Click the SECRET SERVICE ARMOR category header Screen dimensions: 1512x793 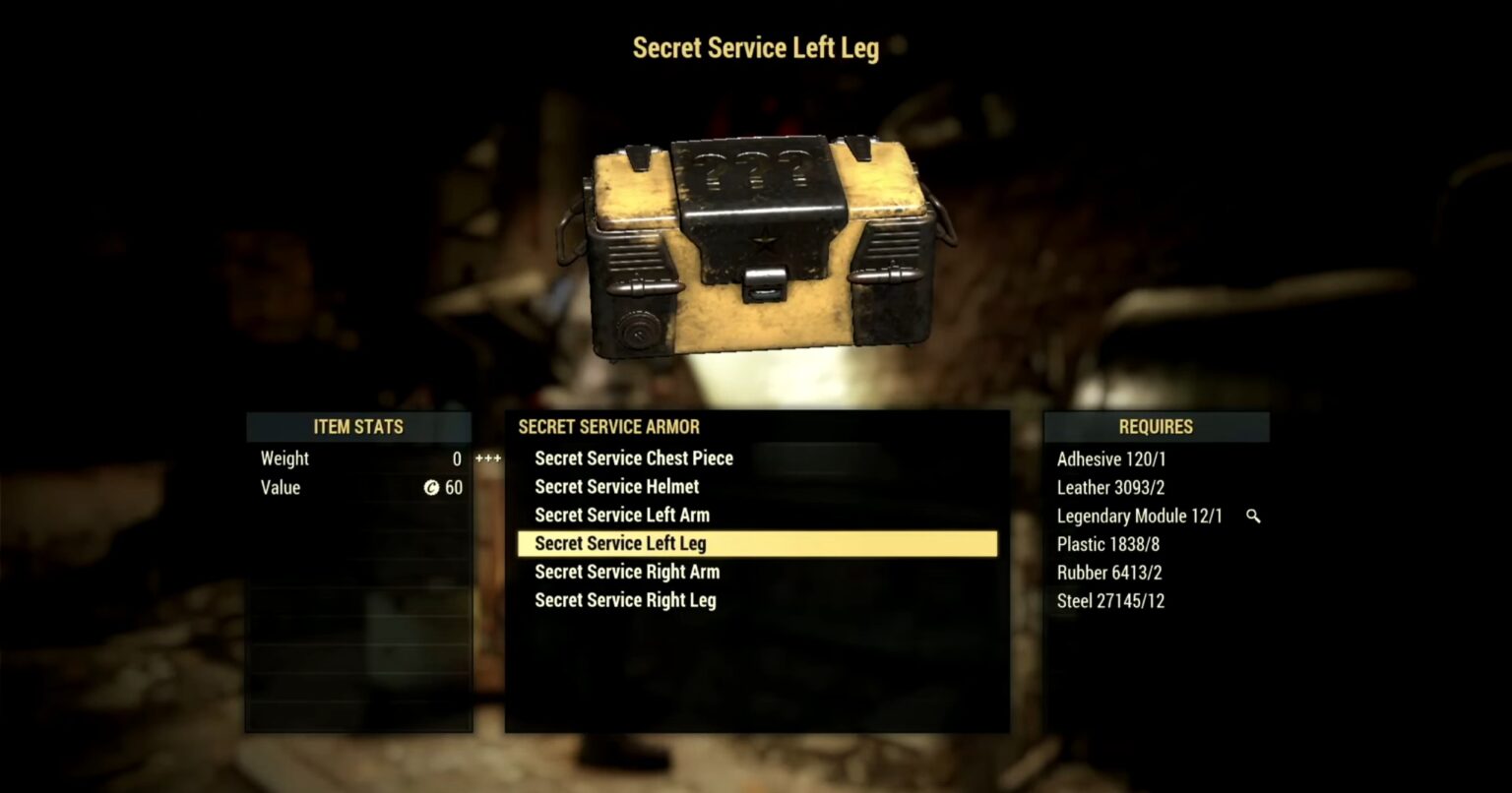[x=608, y=427]
